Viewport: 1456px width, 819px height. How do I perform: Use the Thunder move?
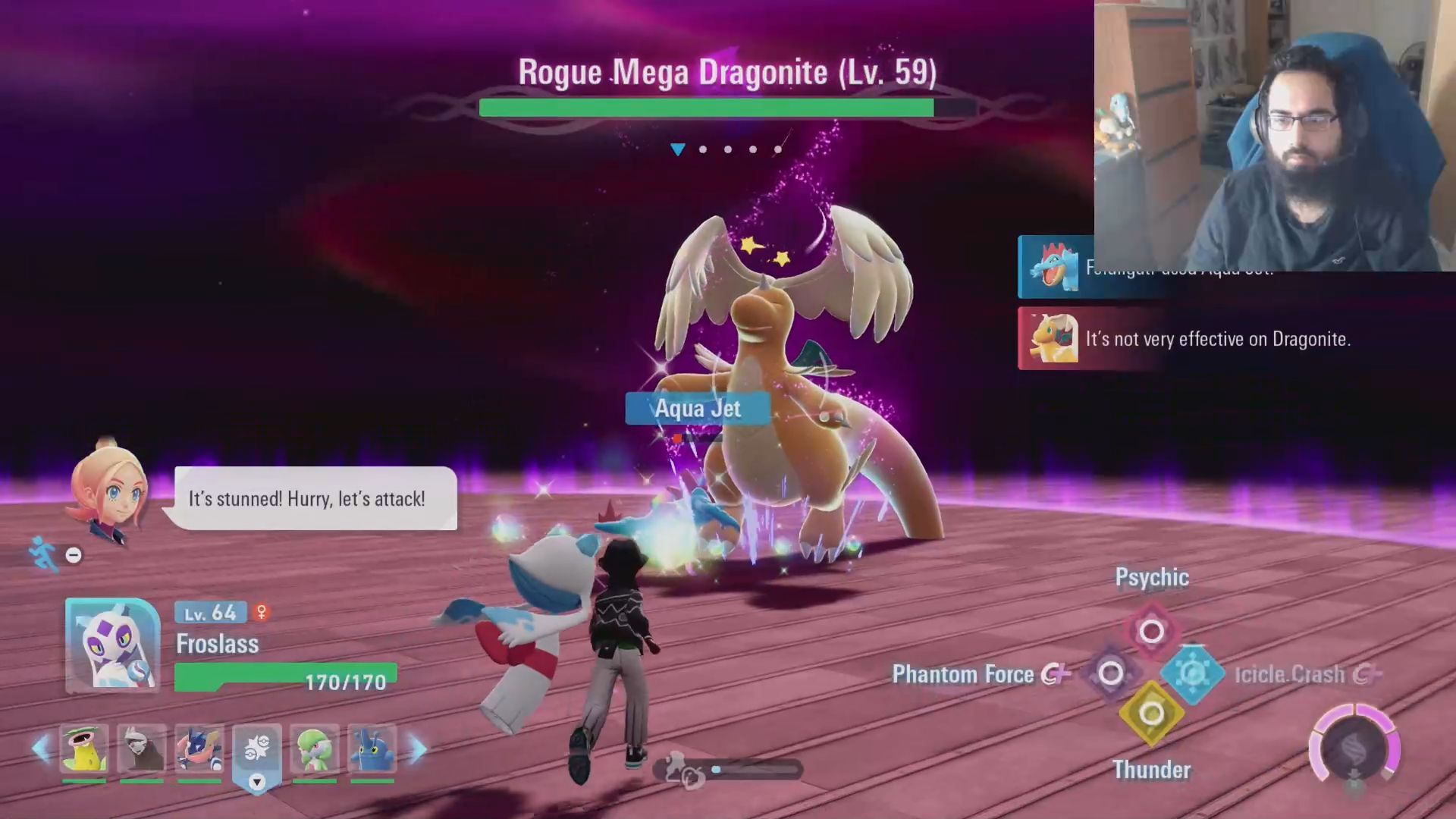click(1151, 714)
